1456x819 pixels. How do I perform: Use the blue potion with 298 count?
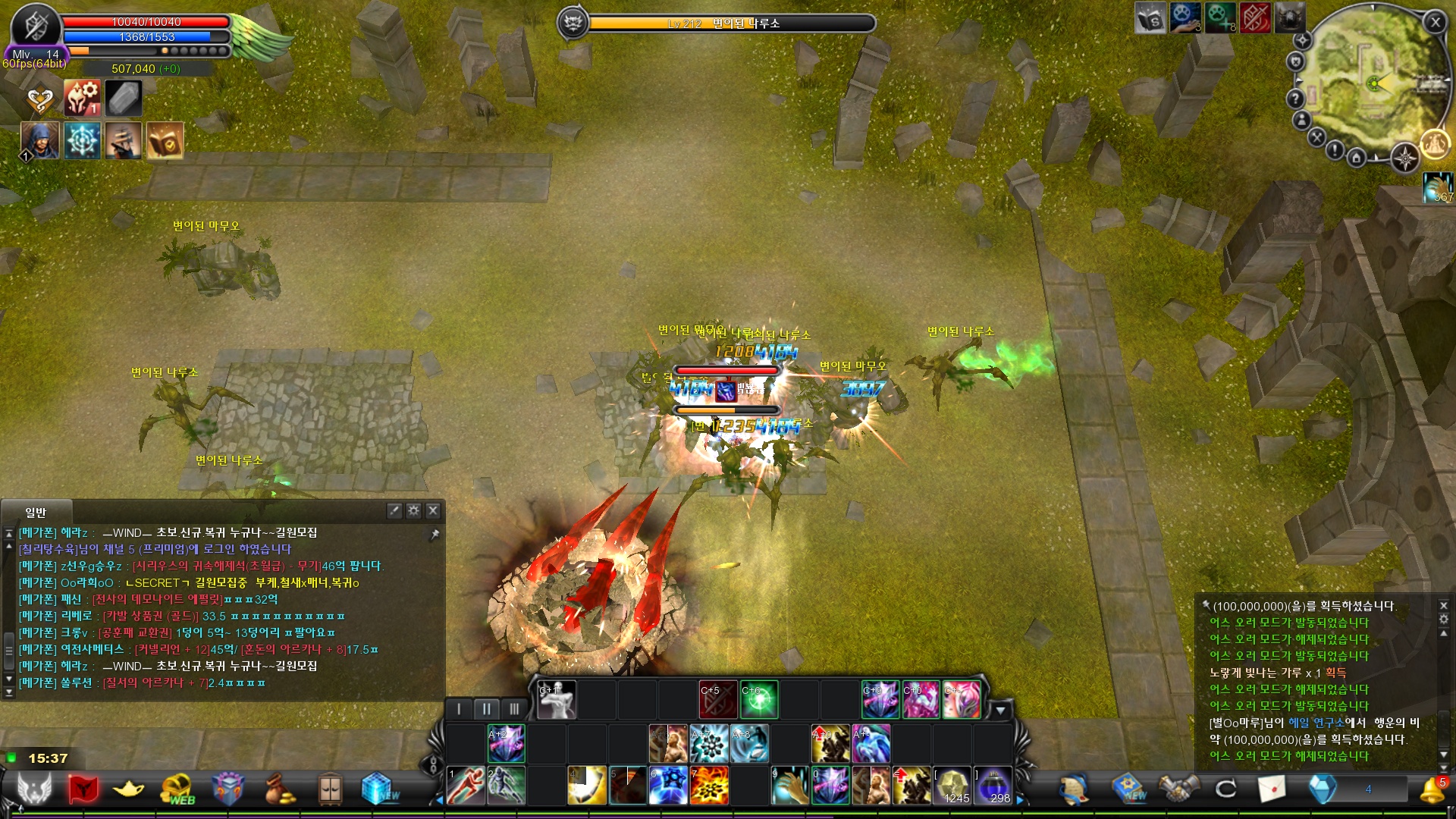[x=993, y=786]
